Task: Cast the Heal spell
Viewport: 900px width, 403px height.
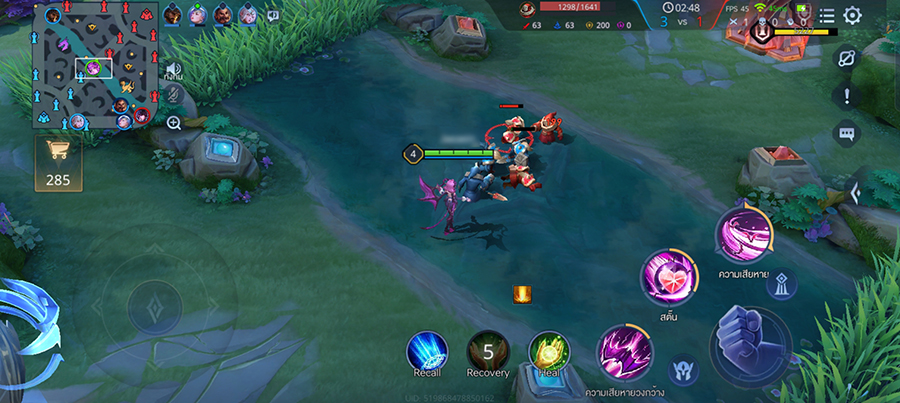Action: pyautogui.click(x=548, y=351)
